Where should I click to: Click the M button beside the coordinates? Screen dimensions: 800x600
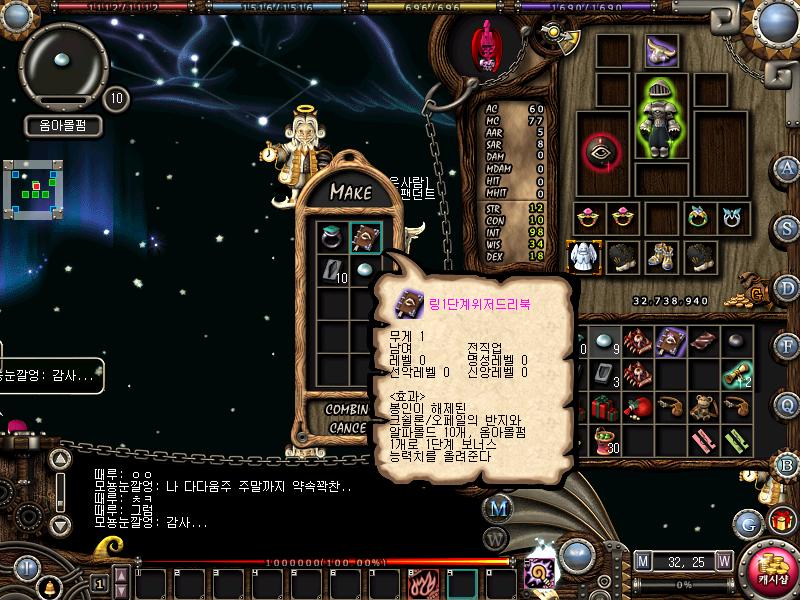(x=643, y=560)
